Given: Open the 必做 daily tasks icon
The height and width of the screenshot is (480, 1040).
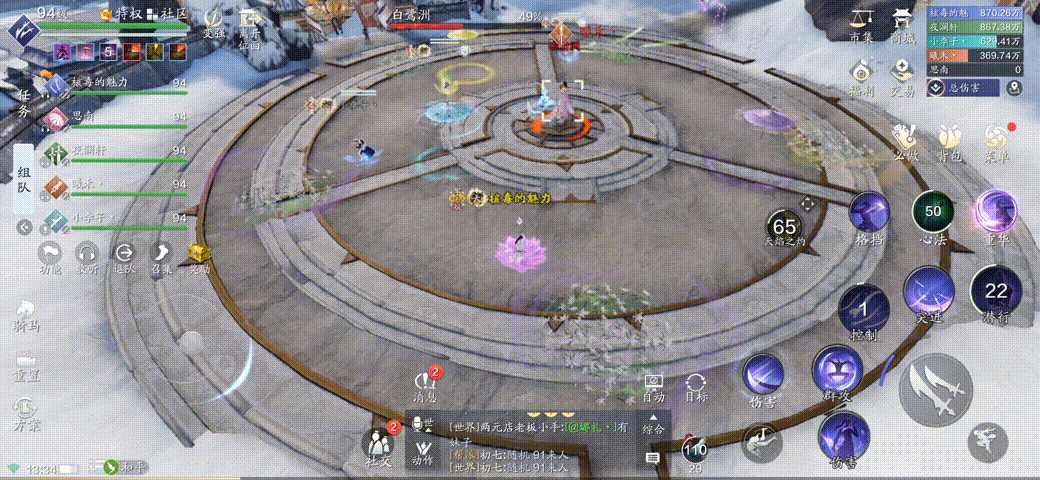Looking at the screenshot, I should tap(906, 139).
